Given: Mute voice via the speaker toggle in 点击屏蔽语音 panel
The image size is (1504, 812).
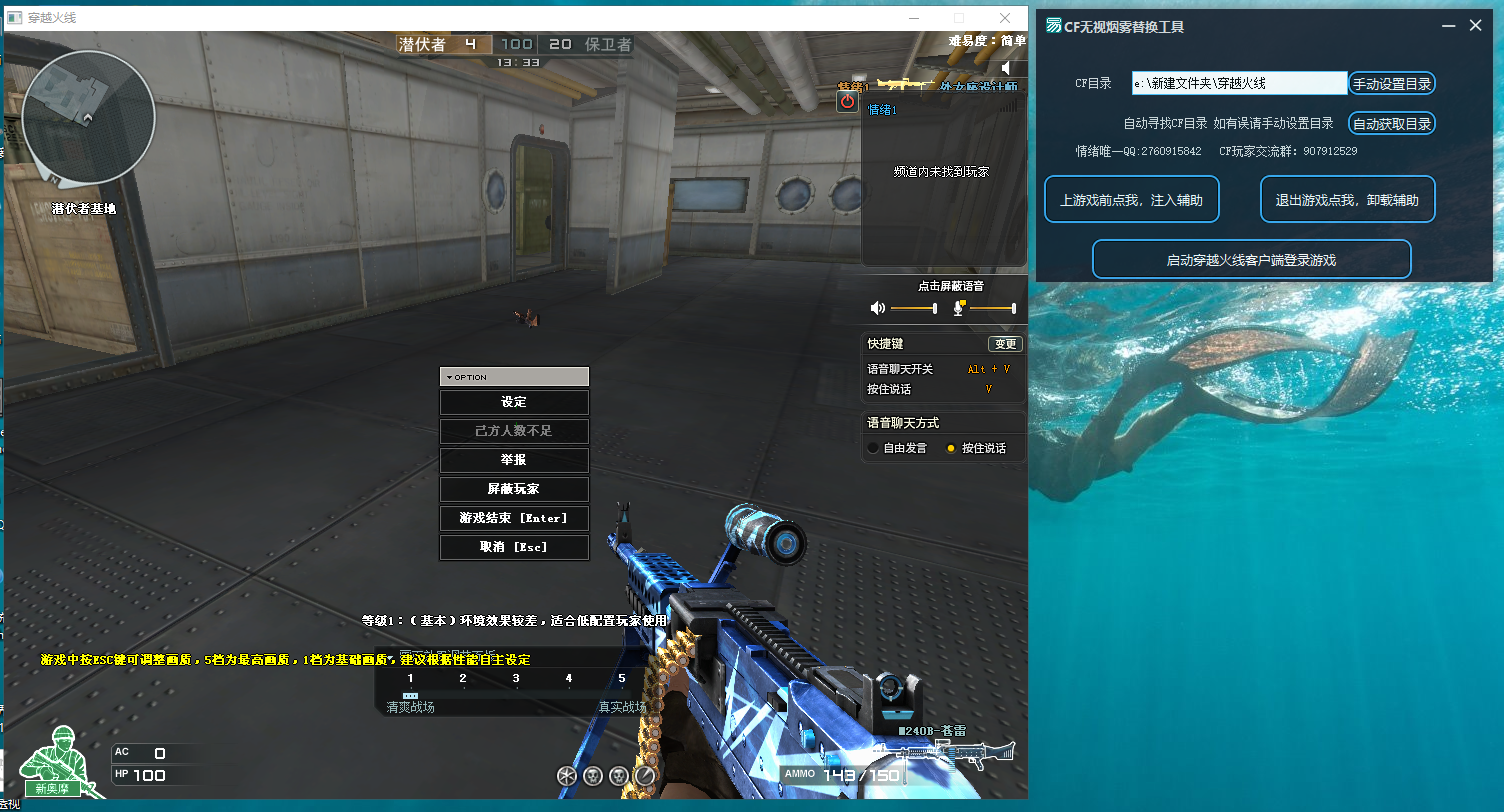Looking at the screenshot, I should point(877,308).
